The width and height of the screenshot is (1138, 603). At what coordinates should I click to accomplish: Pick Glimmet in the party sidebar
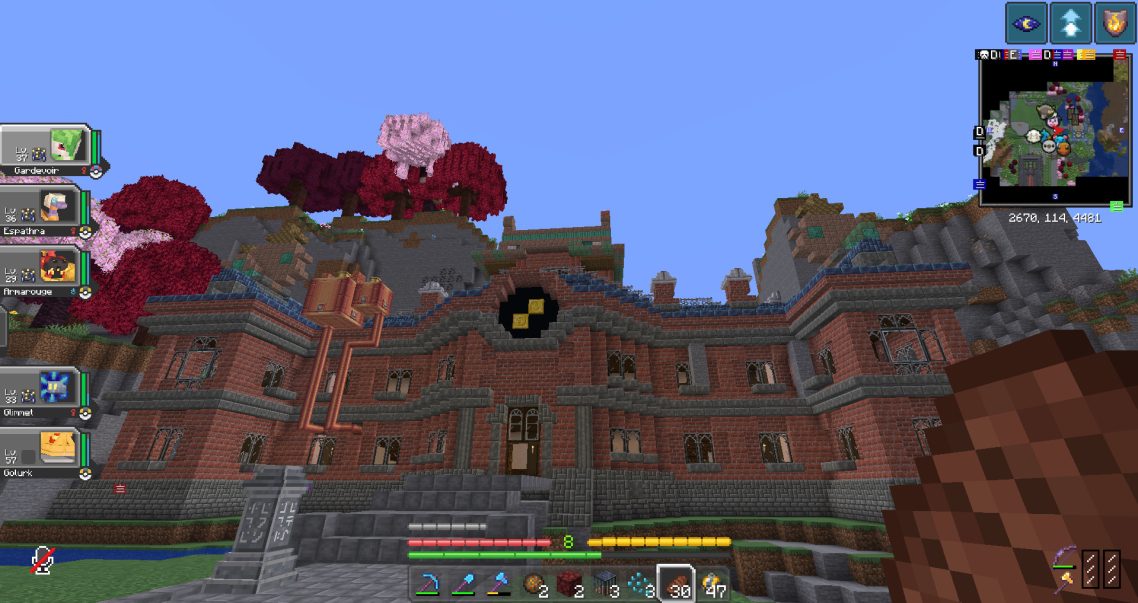45,390
